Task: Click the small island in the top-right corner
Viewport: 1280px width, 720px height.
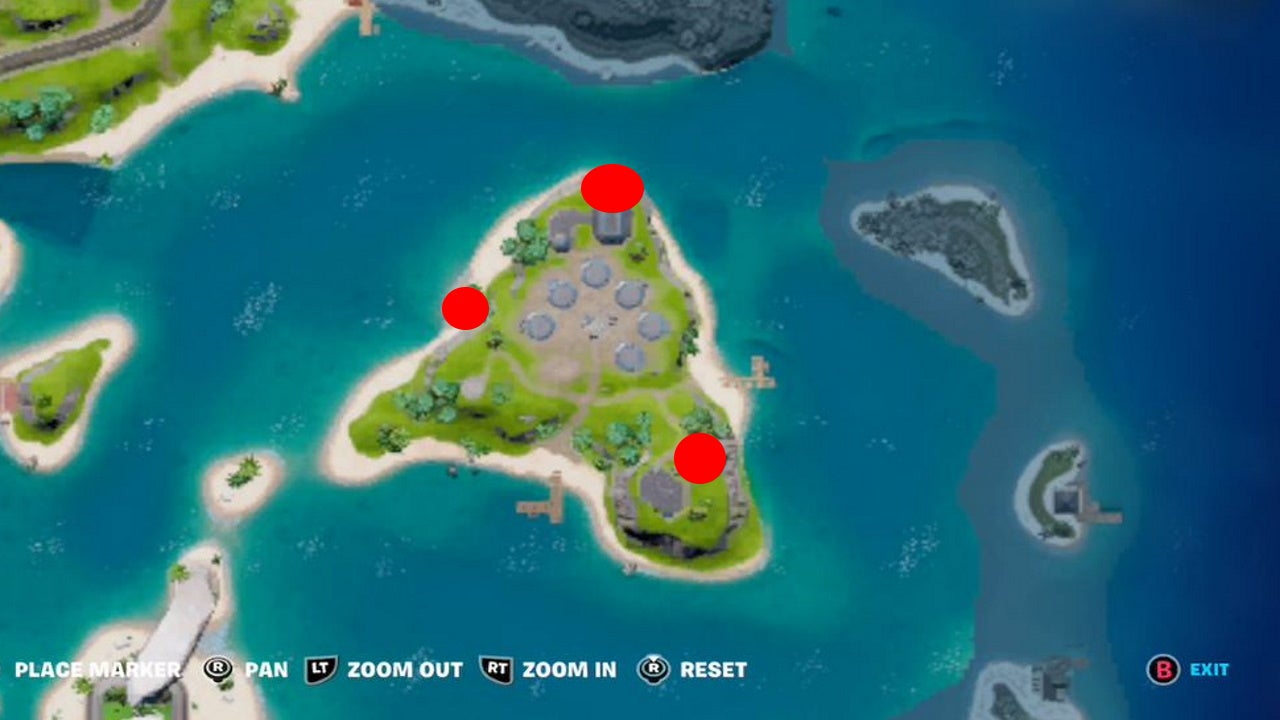Action: [930, 235]
